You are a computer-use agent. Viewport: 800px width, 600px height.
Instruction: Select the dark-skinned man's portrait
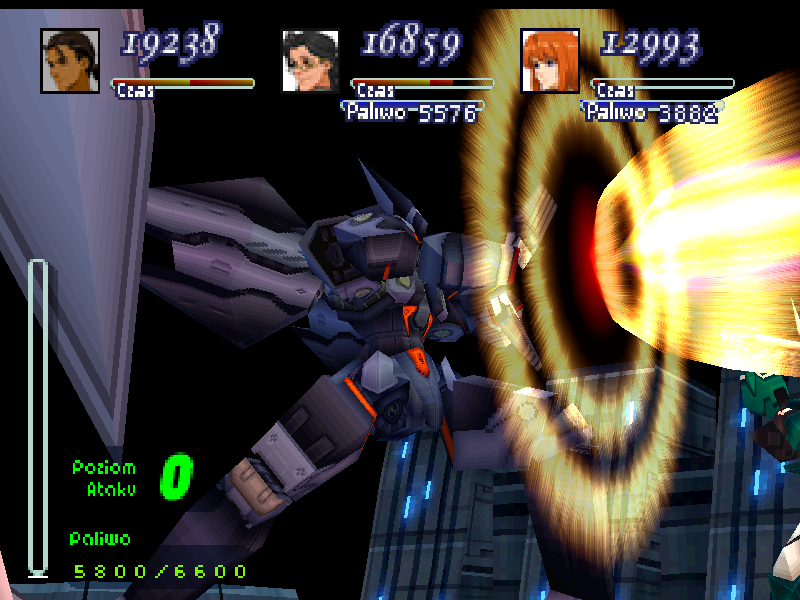tap(70, 61)
